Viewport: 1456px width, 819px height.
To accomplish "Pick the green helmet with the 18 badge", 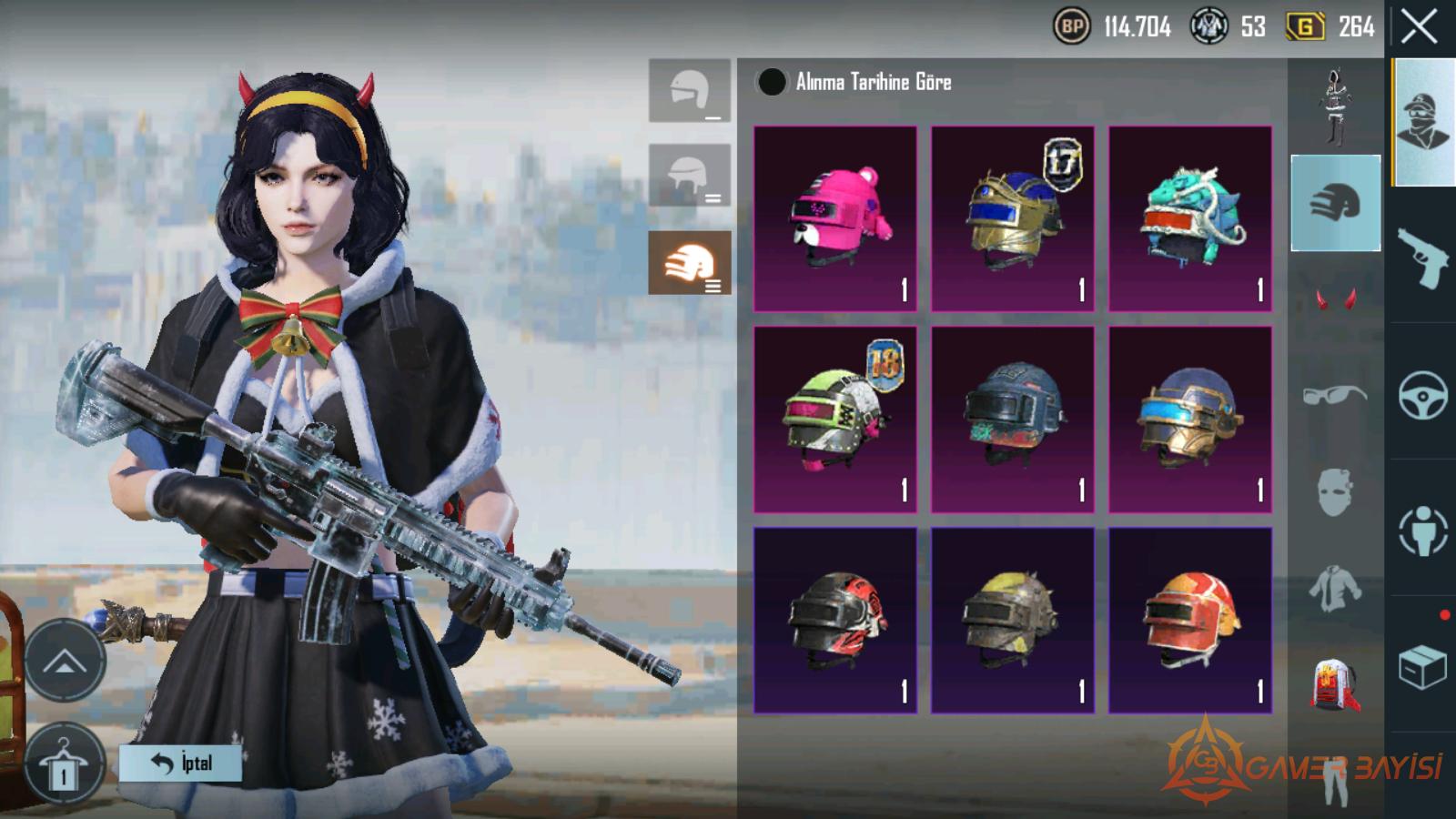I will [835, 419].
